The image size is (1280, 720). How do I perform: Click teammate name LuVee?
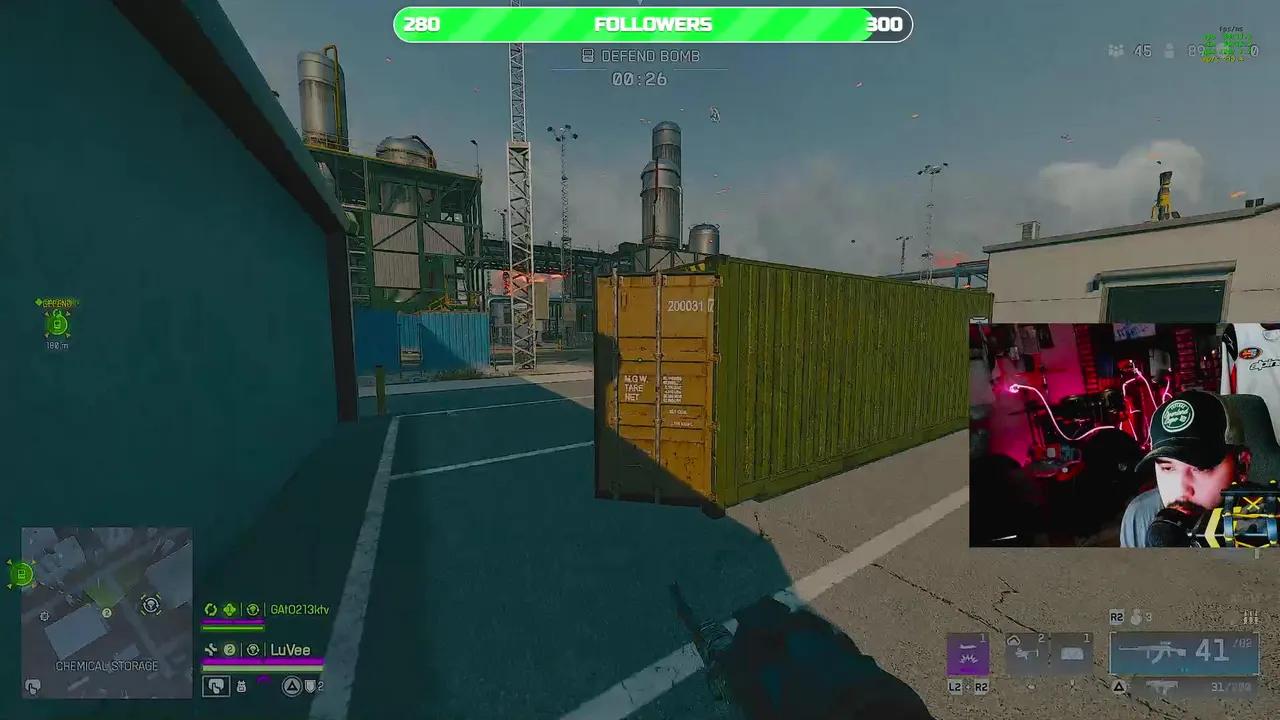pos(291,649)
